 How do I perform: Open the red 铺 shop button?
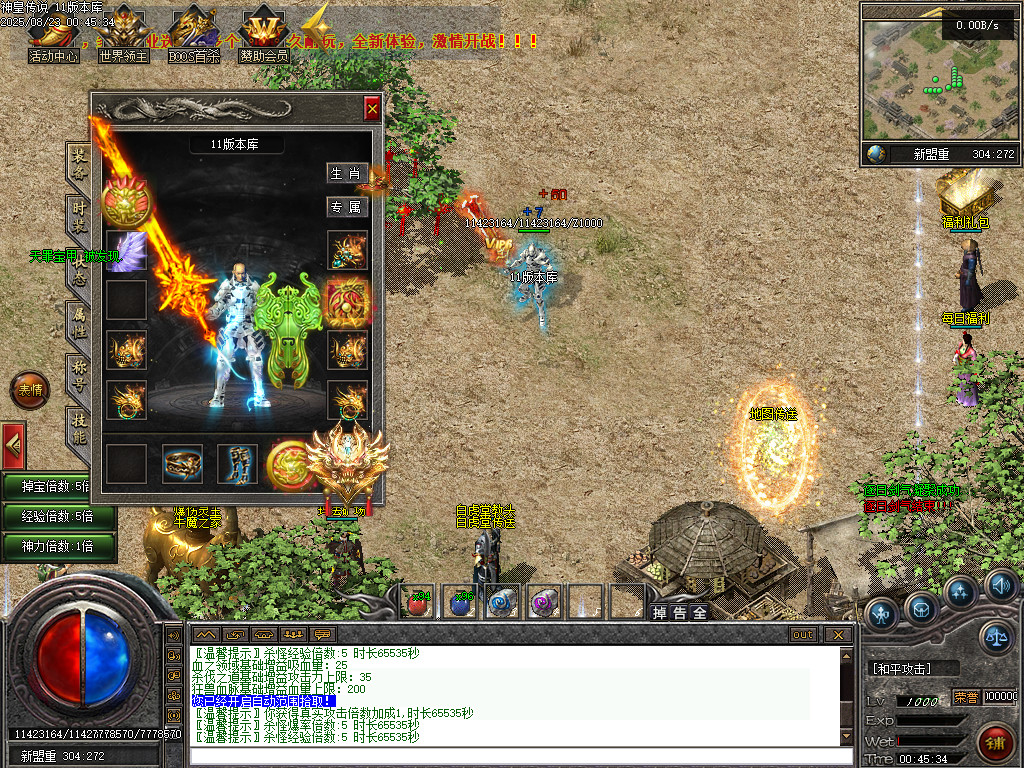click(x=995, y=742)
